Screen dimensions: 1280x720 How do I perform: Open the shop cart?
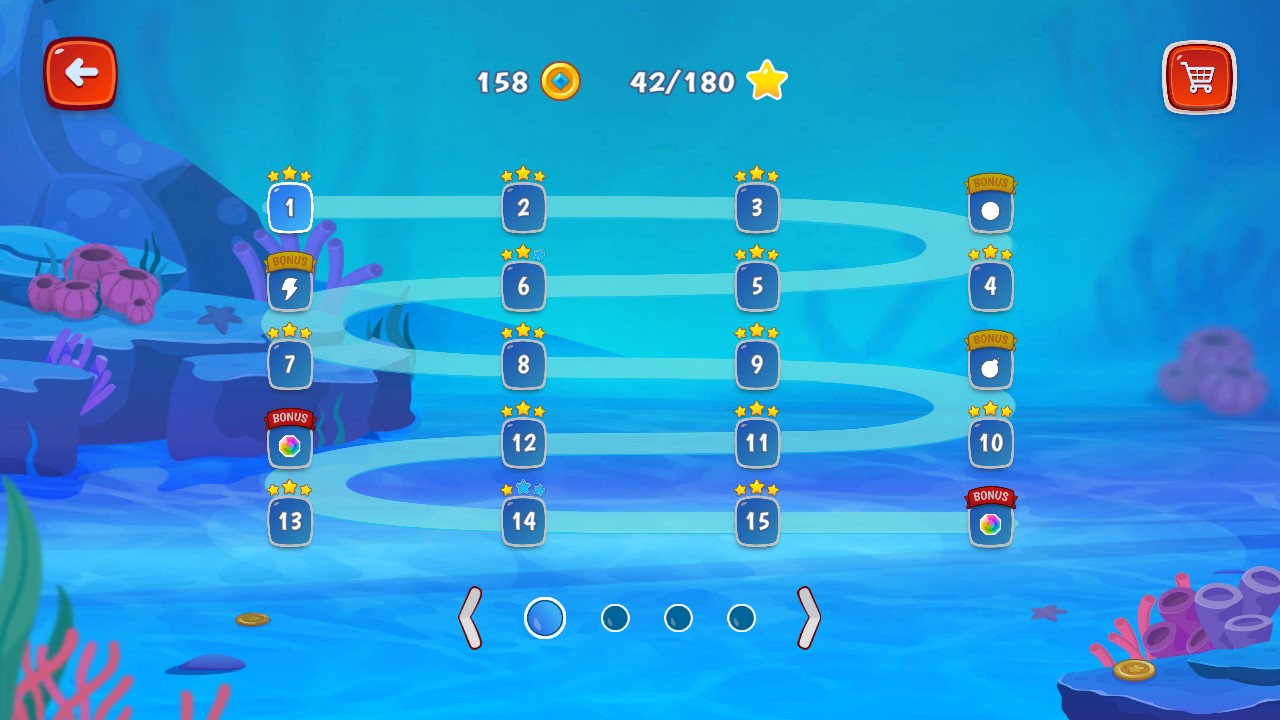pos(1198,76)
